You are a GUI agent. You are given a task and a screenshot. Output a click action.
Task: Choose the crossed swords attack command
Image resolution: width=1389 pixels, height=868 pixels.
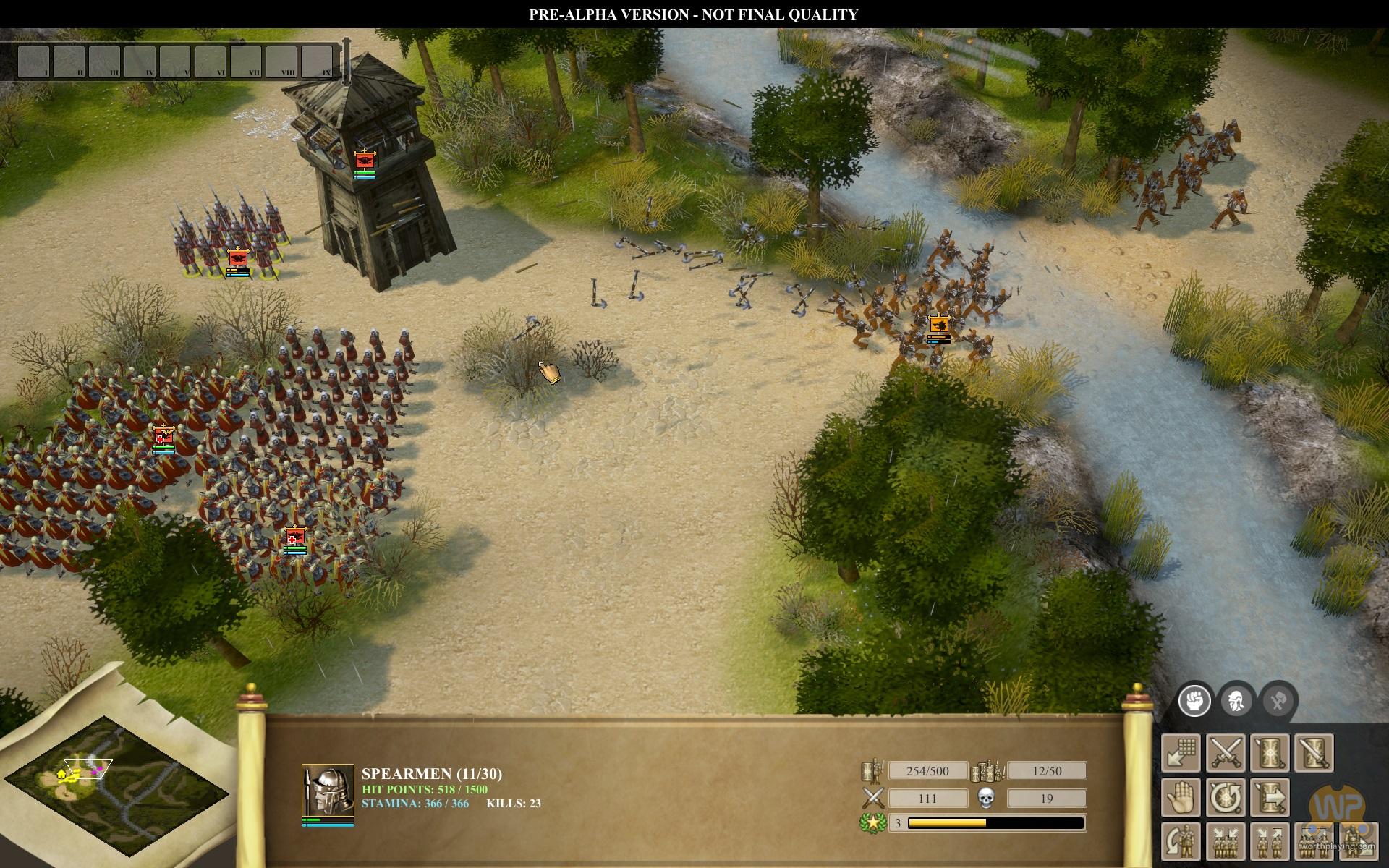click(1226, 753)
